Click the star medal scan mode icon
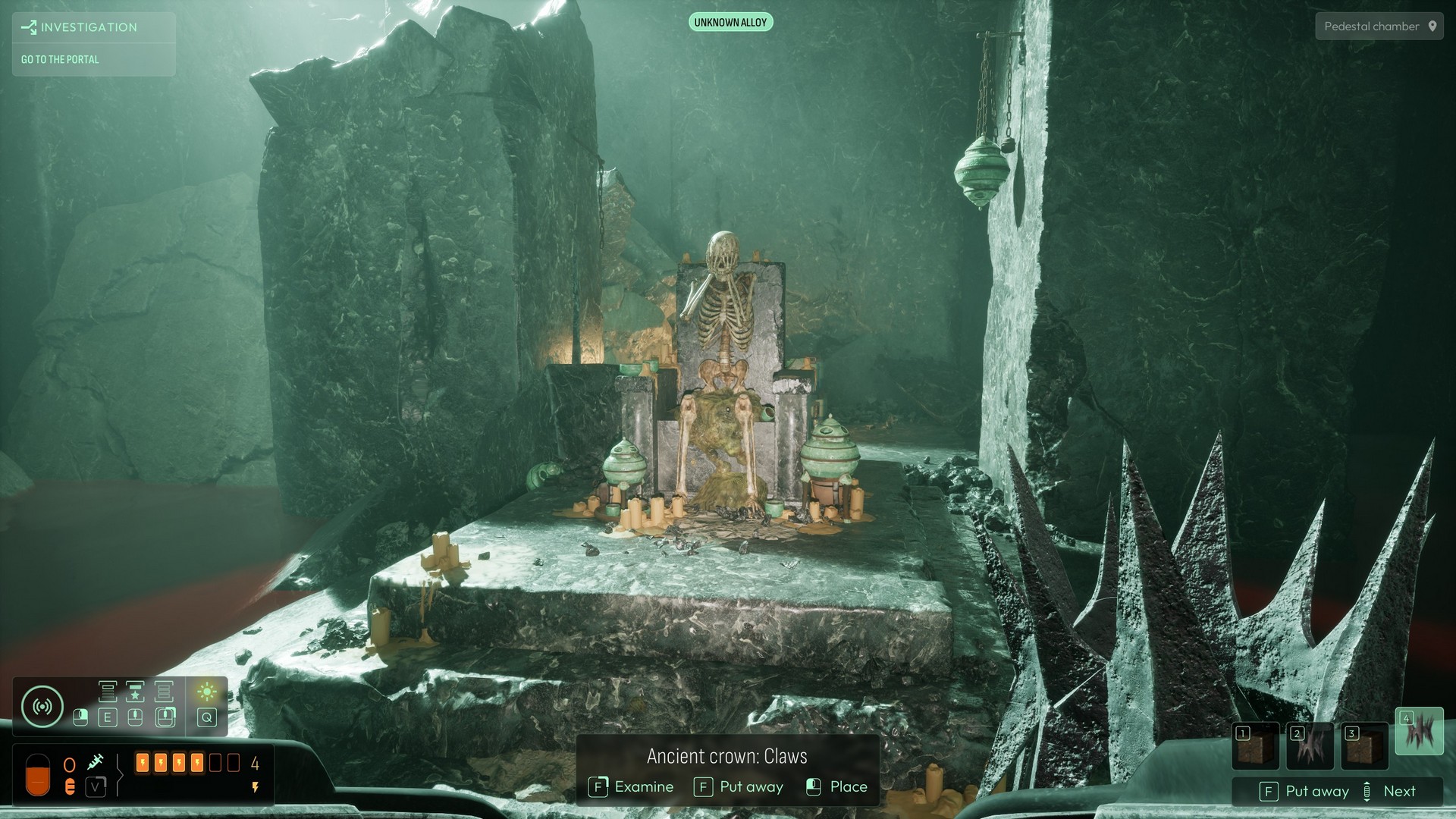This screenshot has height=819, width=1456. tap(136, 692)
